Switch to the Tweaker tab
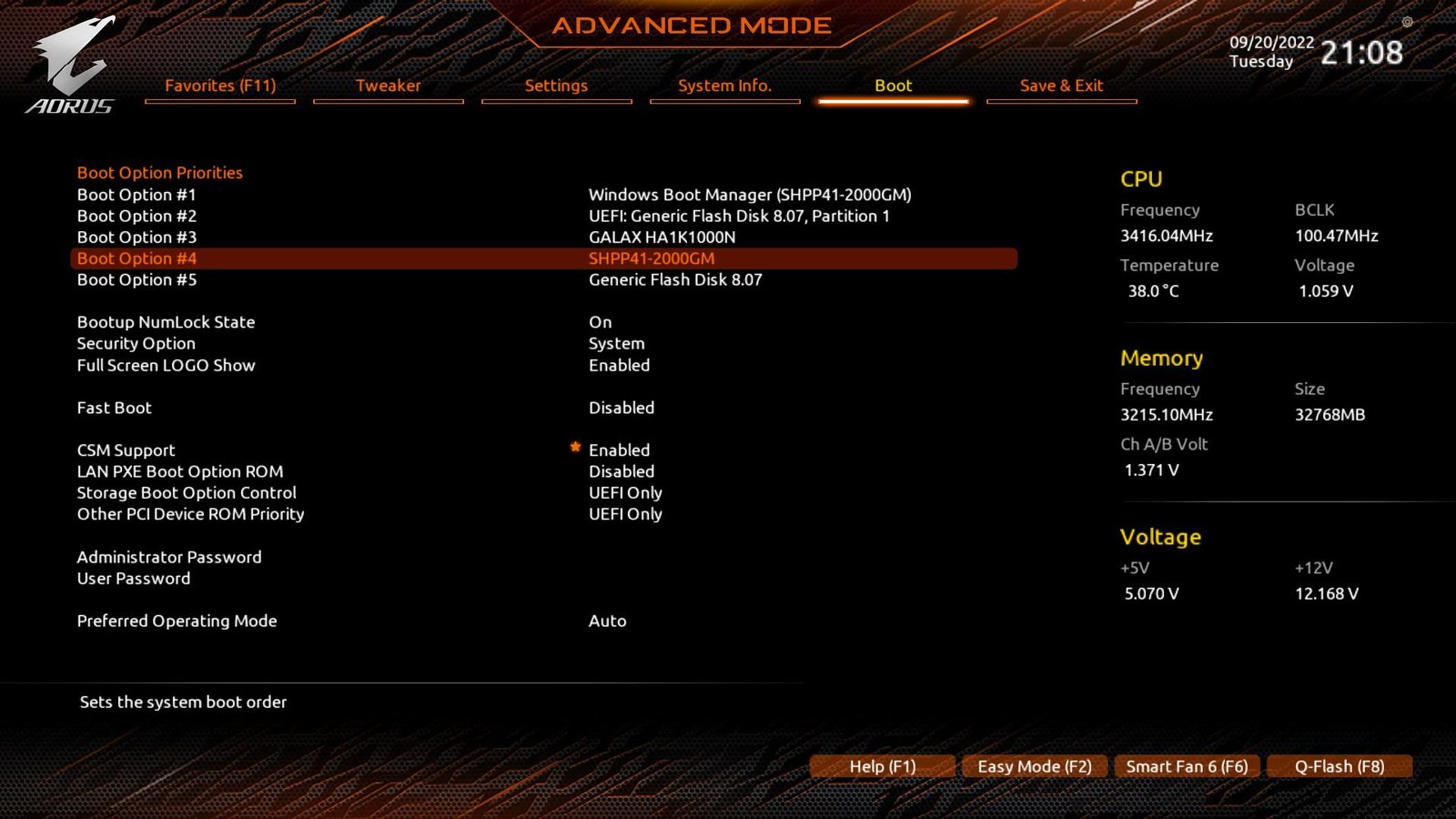 389,86
